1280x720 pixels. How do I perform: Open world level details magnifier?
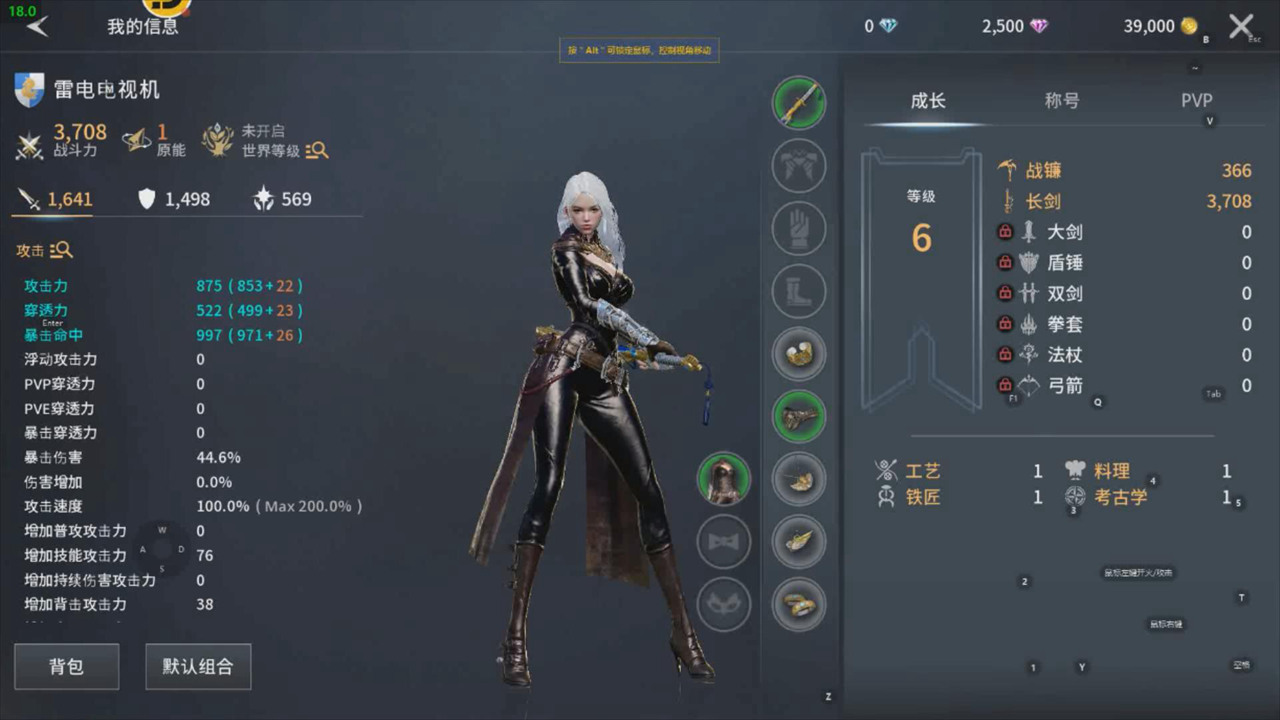(317, 150)
